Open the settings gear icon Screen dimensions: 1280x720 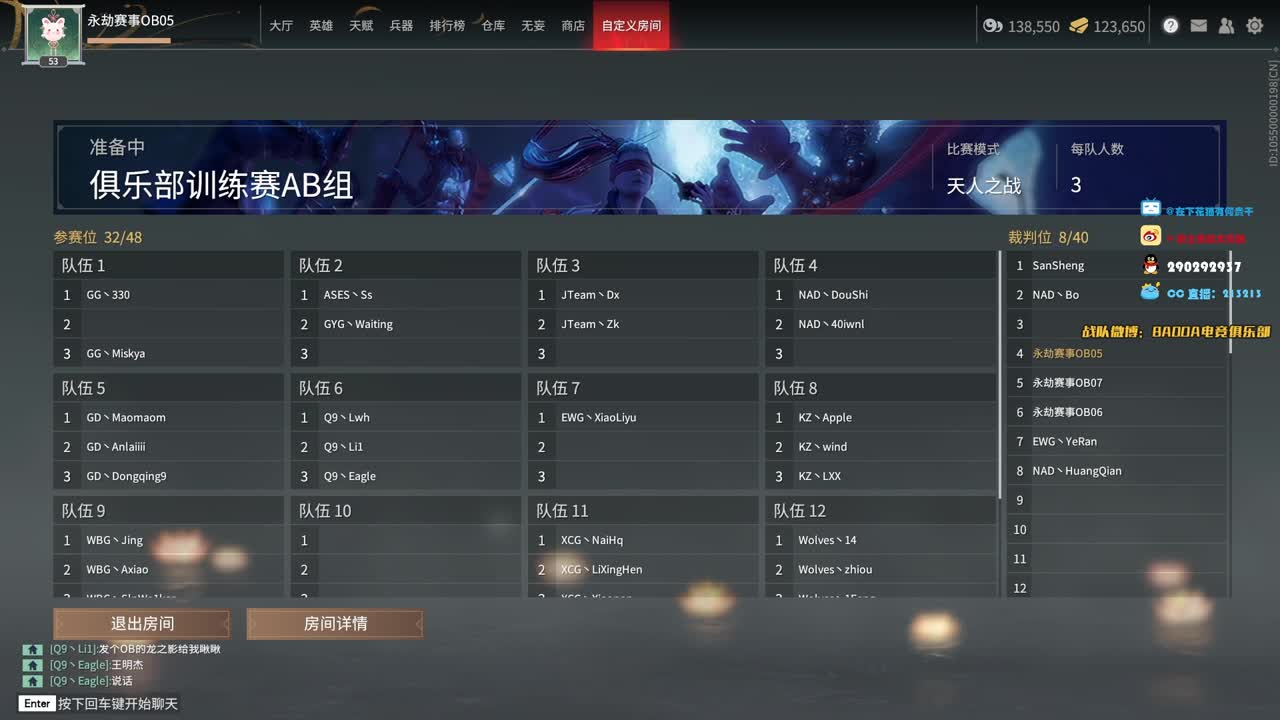(1254, 25)
